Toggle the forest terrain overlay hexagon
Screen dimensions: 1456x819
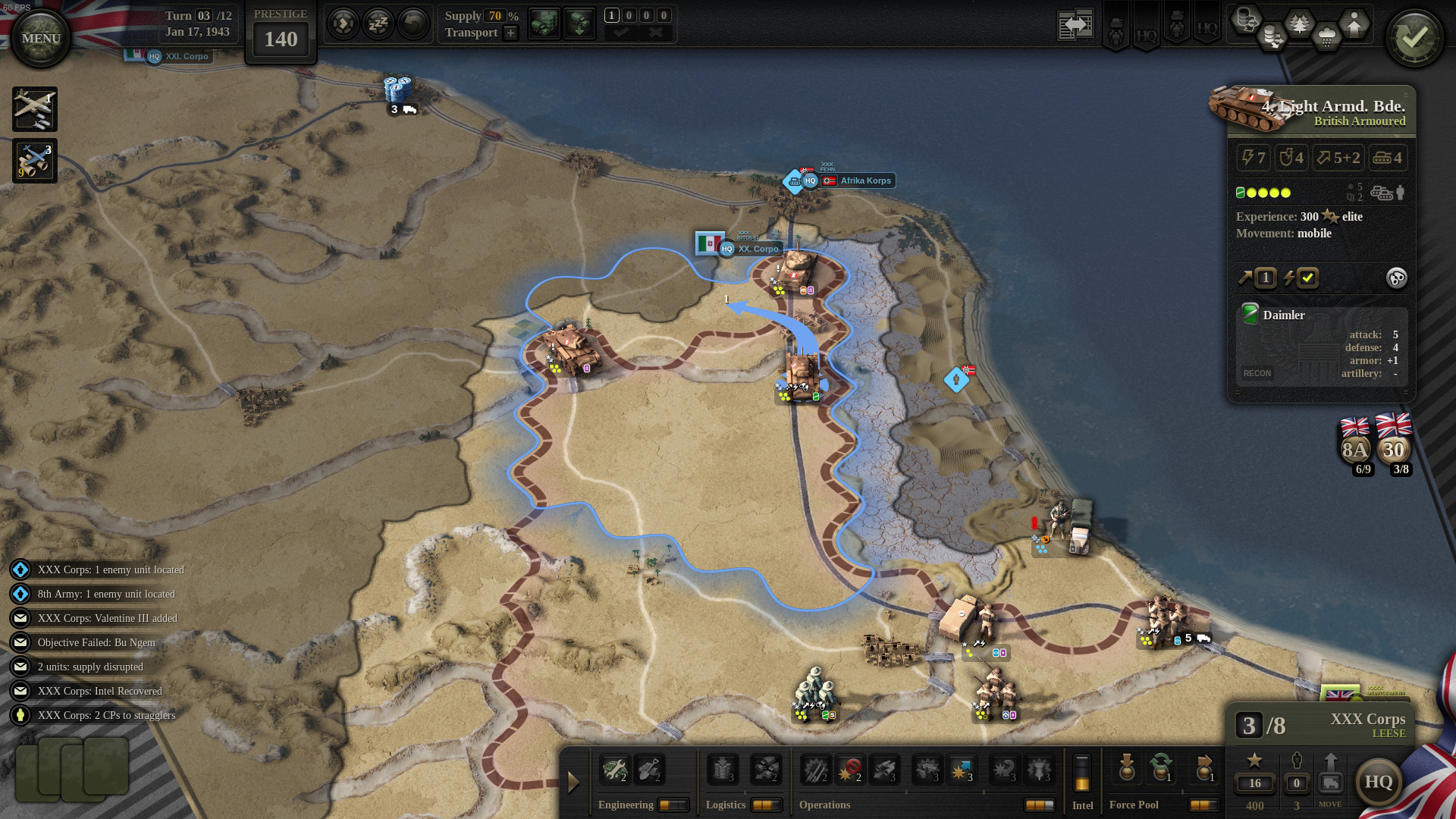(x=1299, y=24)
